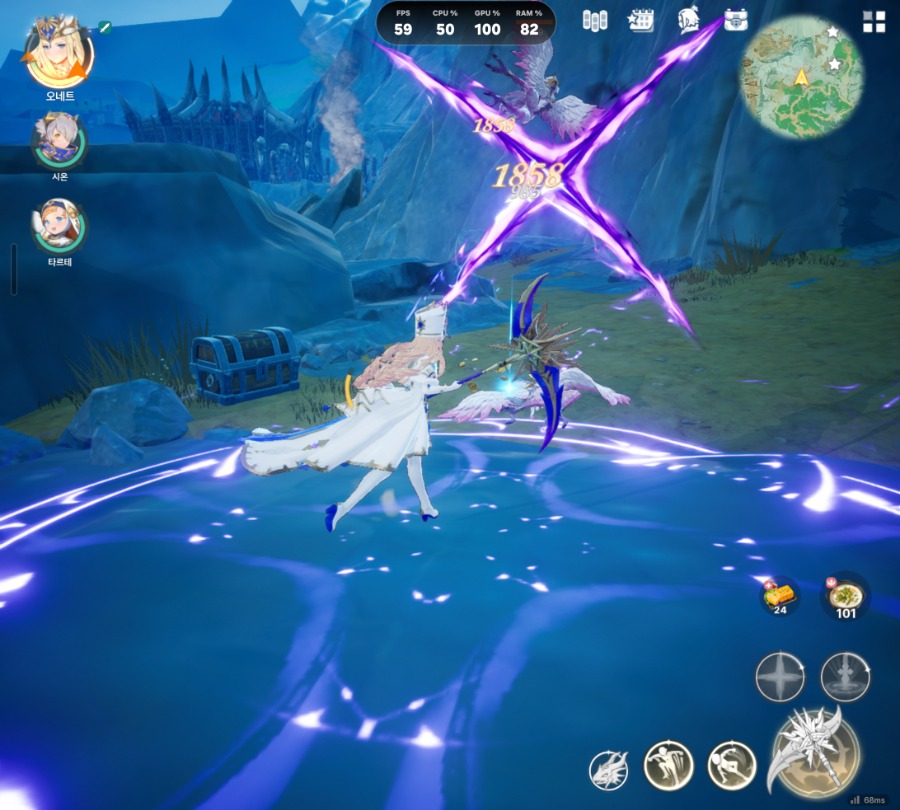This screenshot has height=810, width=900.
Task: Tap the scythe basic attack button
Action: pyautogui.click(x=812, y=754)
